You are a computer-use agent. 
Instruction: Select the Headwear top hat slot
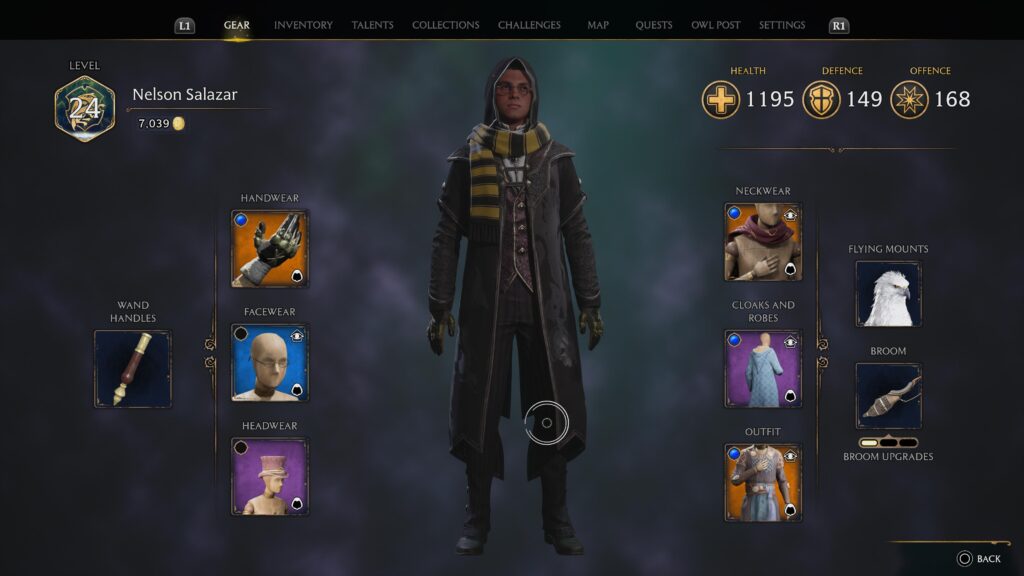pos(270,476)
